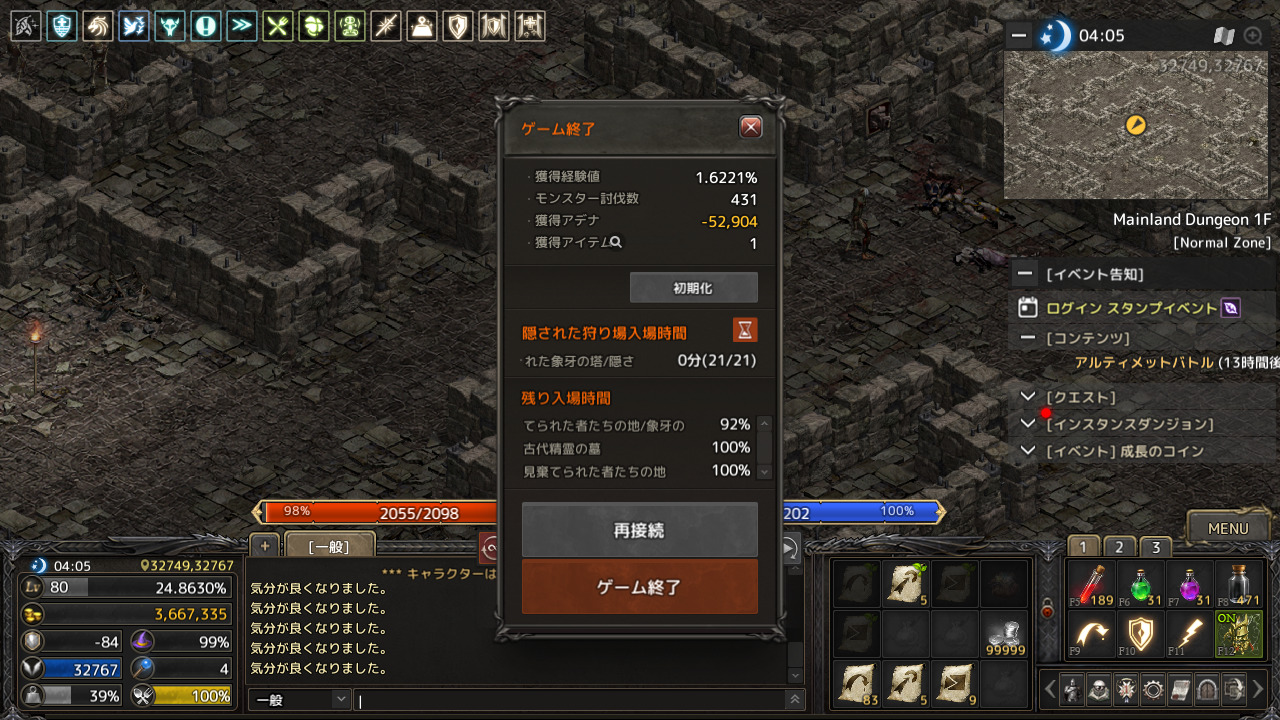Select the 一般 chat tab
The image size is (1280, 720).
coord(329,546)
